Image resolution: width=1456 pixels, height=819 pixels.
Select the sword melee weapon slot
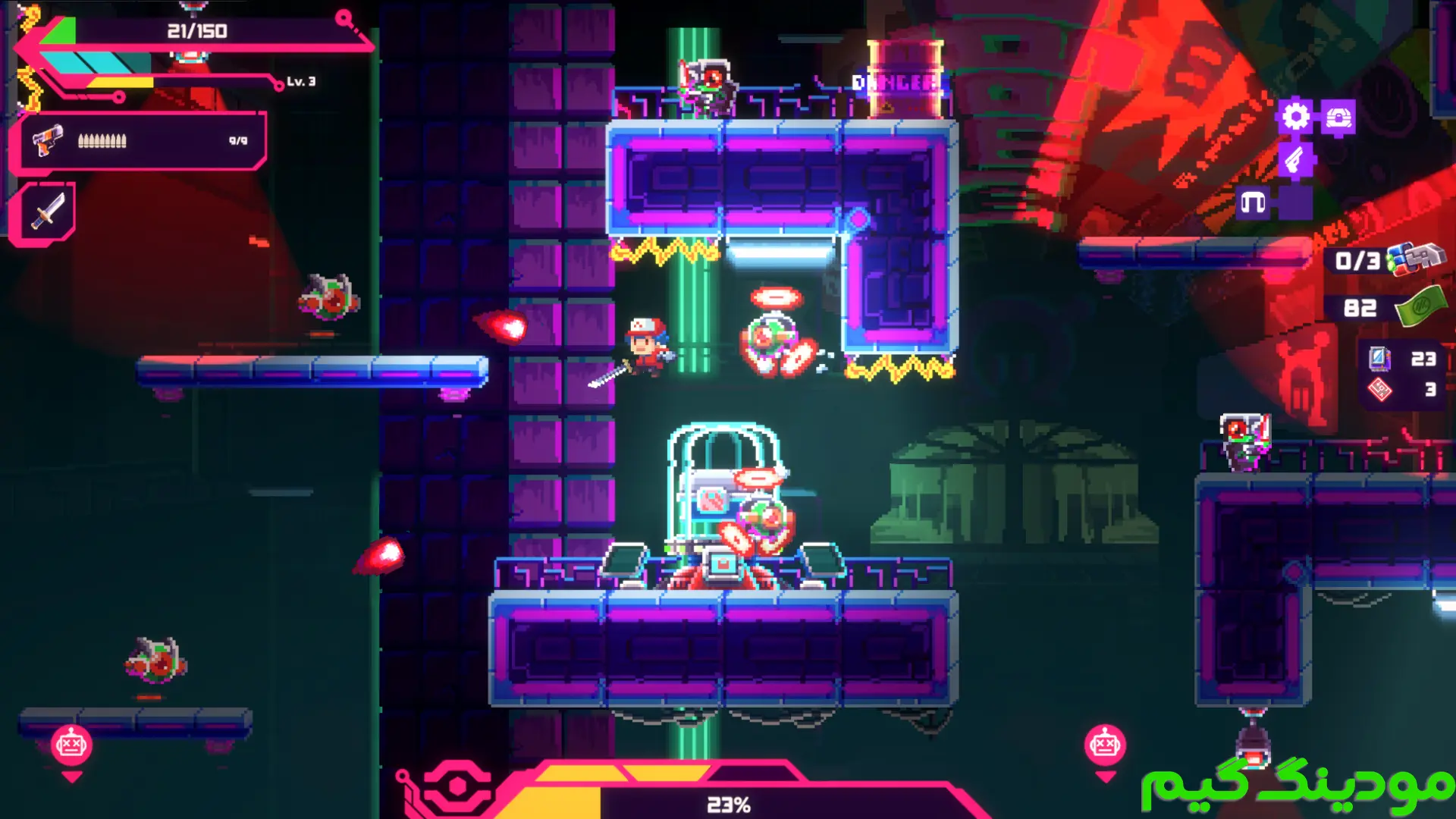(x=46, y=211)
